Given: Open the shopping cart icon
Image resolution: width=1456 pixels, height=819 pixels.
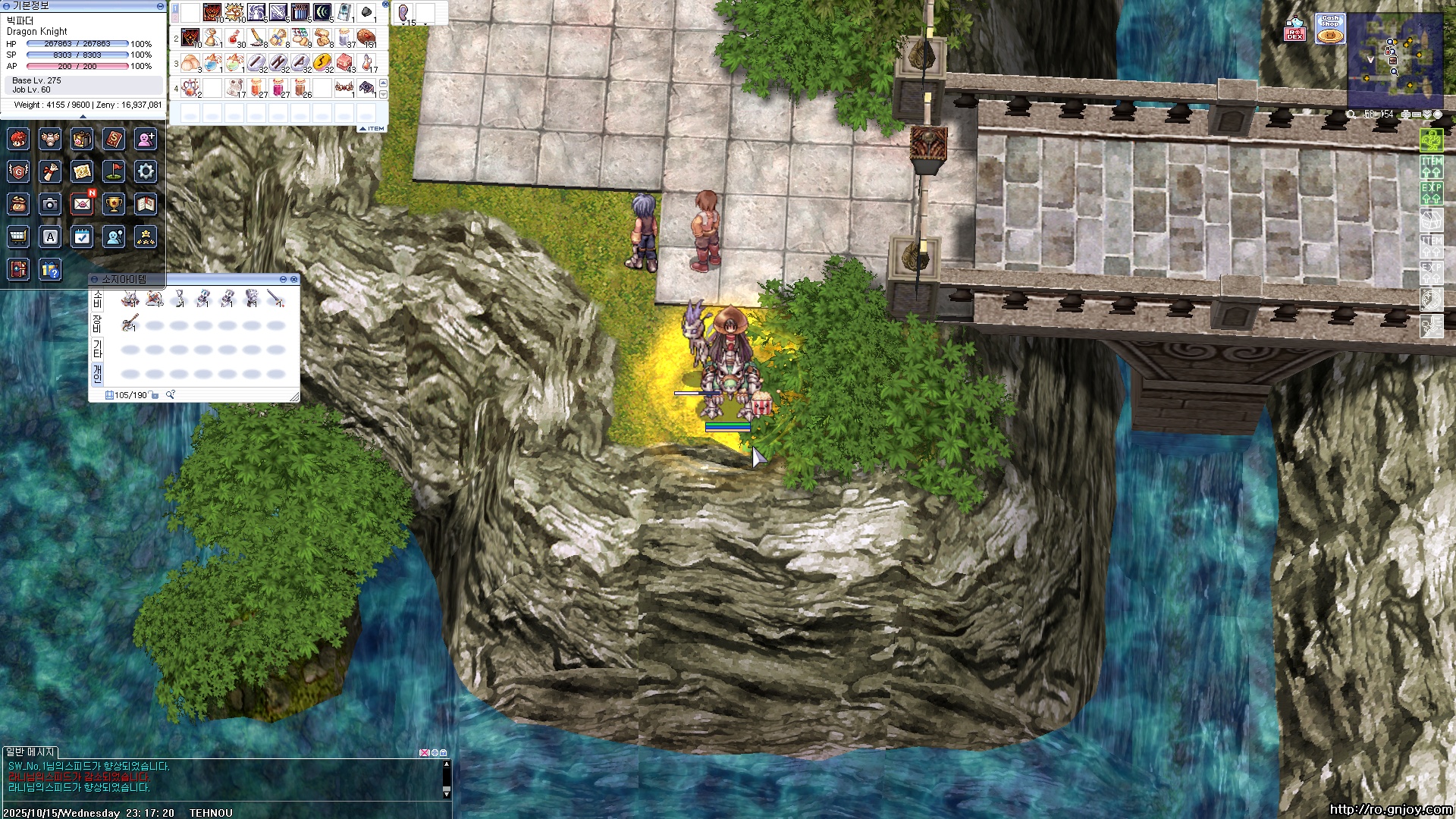Looking at the screenshot, I should (18, 237).
